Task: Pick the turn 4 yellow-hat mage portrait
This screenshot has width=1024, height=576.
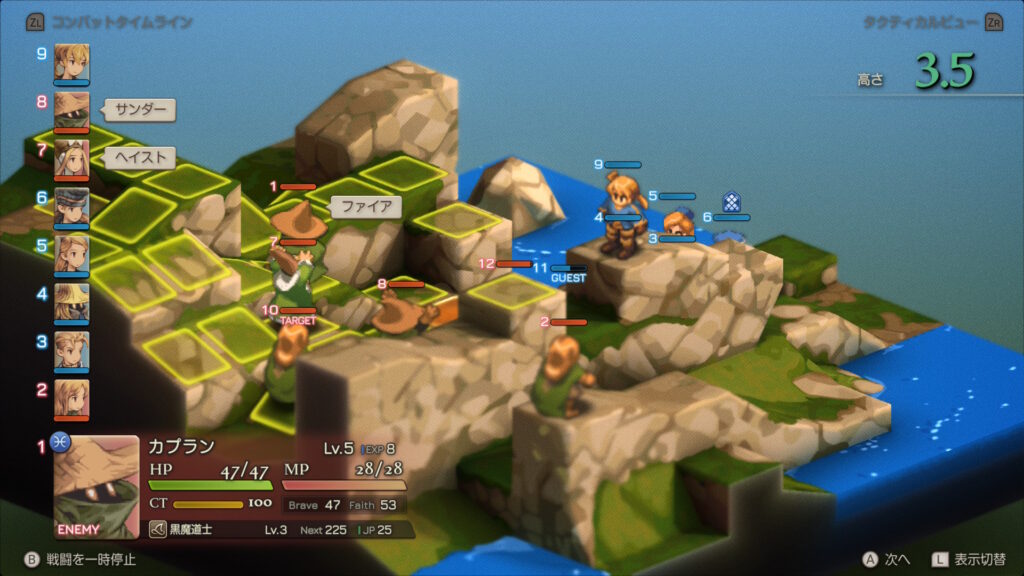Action: click(x=71, y=301)
